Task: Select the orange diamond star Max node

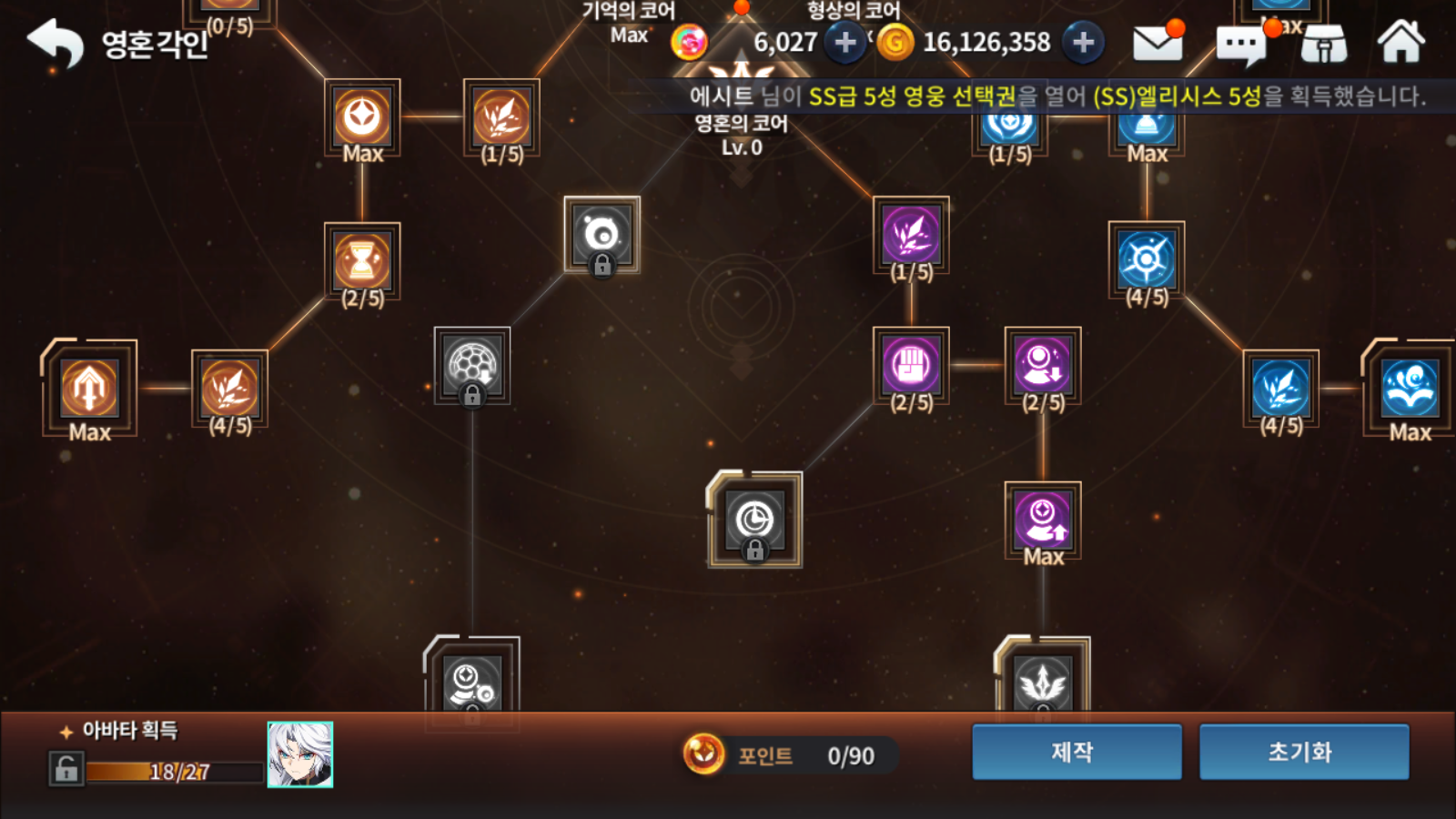Action: tap(362, 117)
